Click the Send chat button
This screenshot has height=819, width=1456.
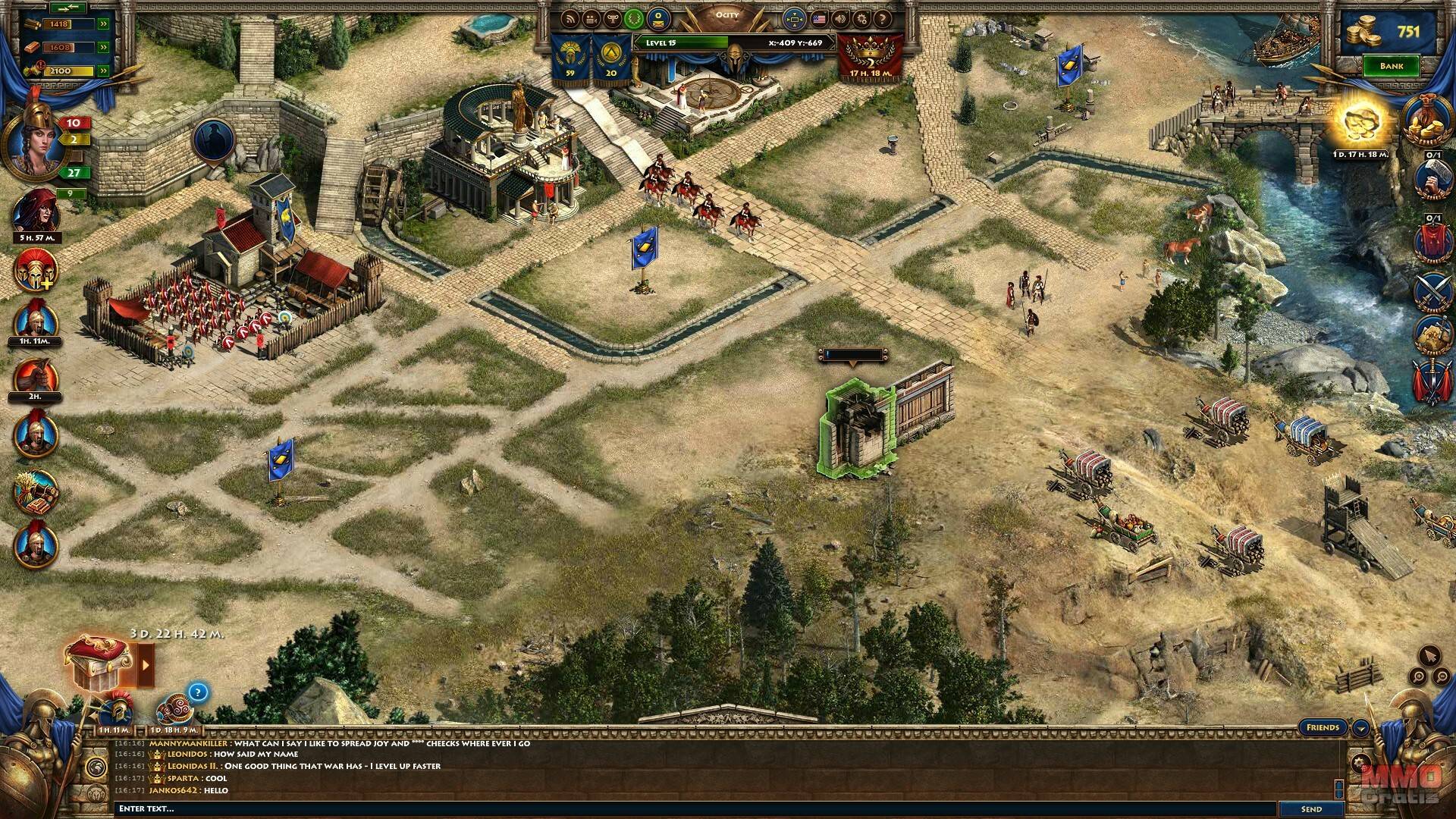pos(1311,809)
